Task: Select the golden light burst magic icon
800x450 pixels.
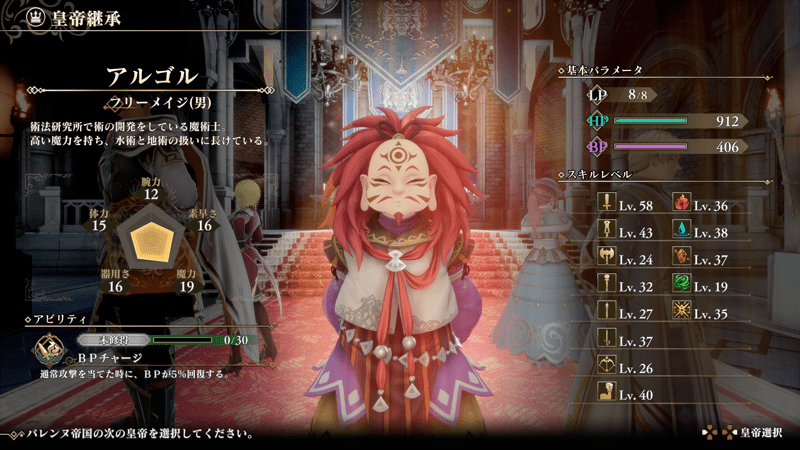Action: click(x=682, y=313)
